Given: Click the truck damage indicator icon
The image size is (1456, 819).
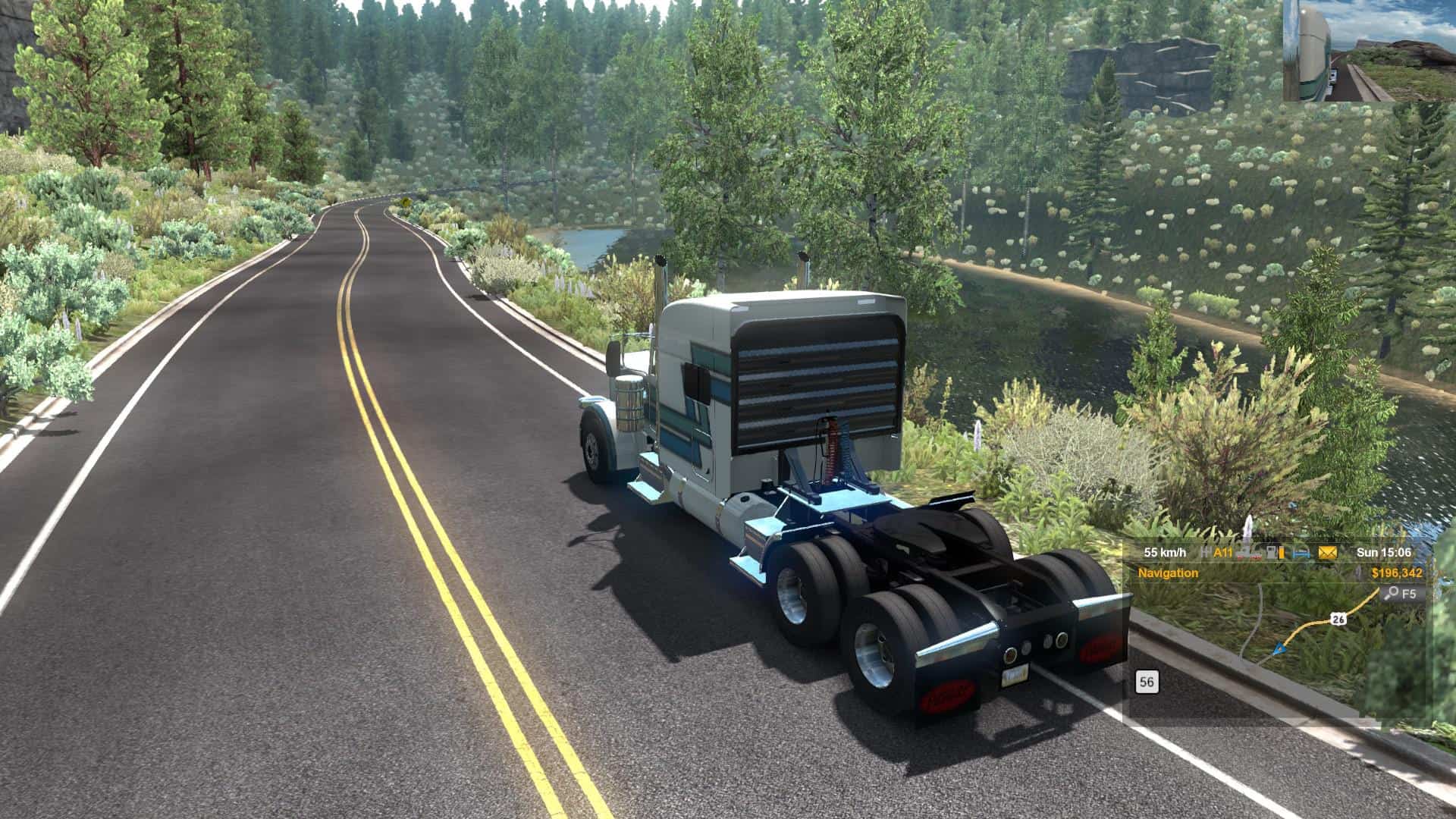Looking at the screenshot, I should coord(1250,553).
